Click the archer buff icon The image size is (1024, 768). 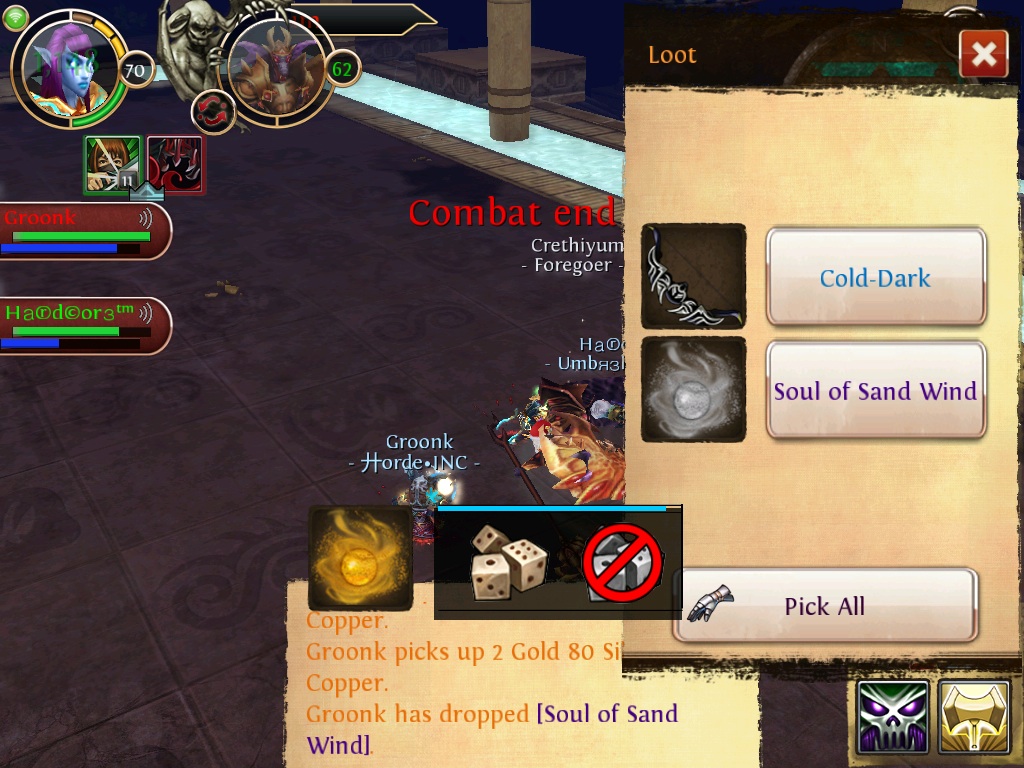click(112, 165)
